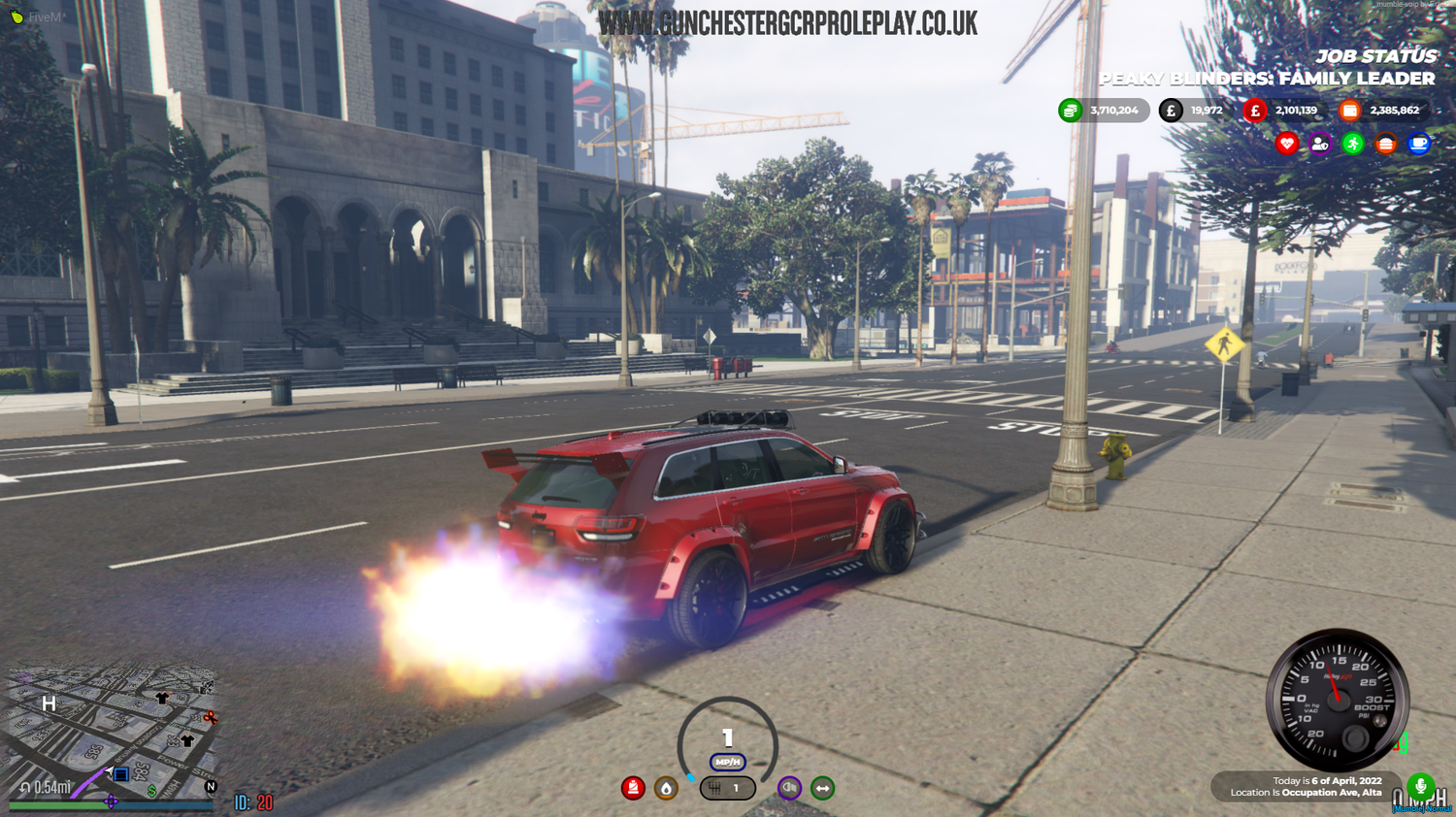Click the burger hunger status icon
This screenshot has height=817, width=1456.
point(1386,143)
